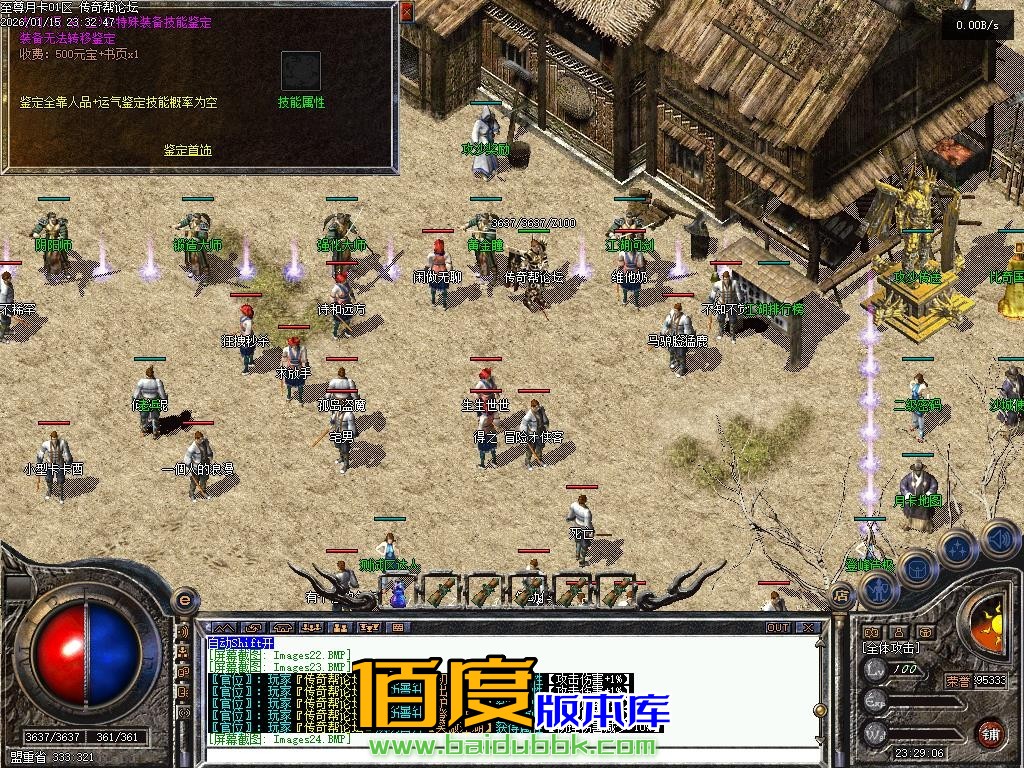This screenshot has width=1024, height=768.
Task: Click the rightmost chat toolbar grid button
Action: (x=398, y=628)
